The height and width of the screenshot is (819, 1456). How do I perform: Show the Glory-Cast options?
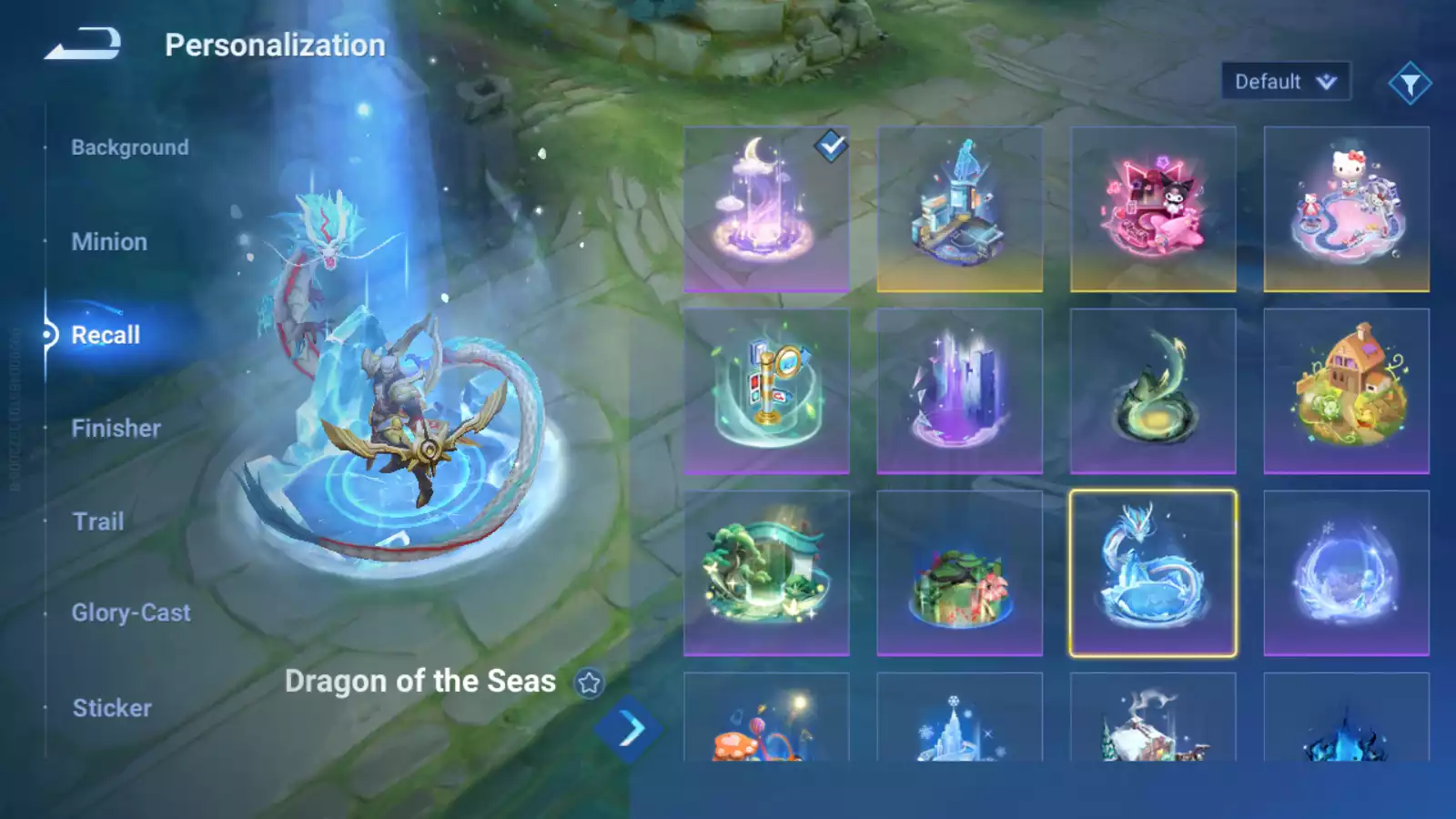point(131,613)
